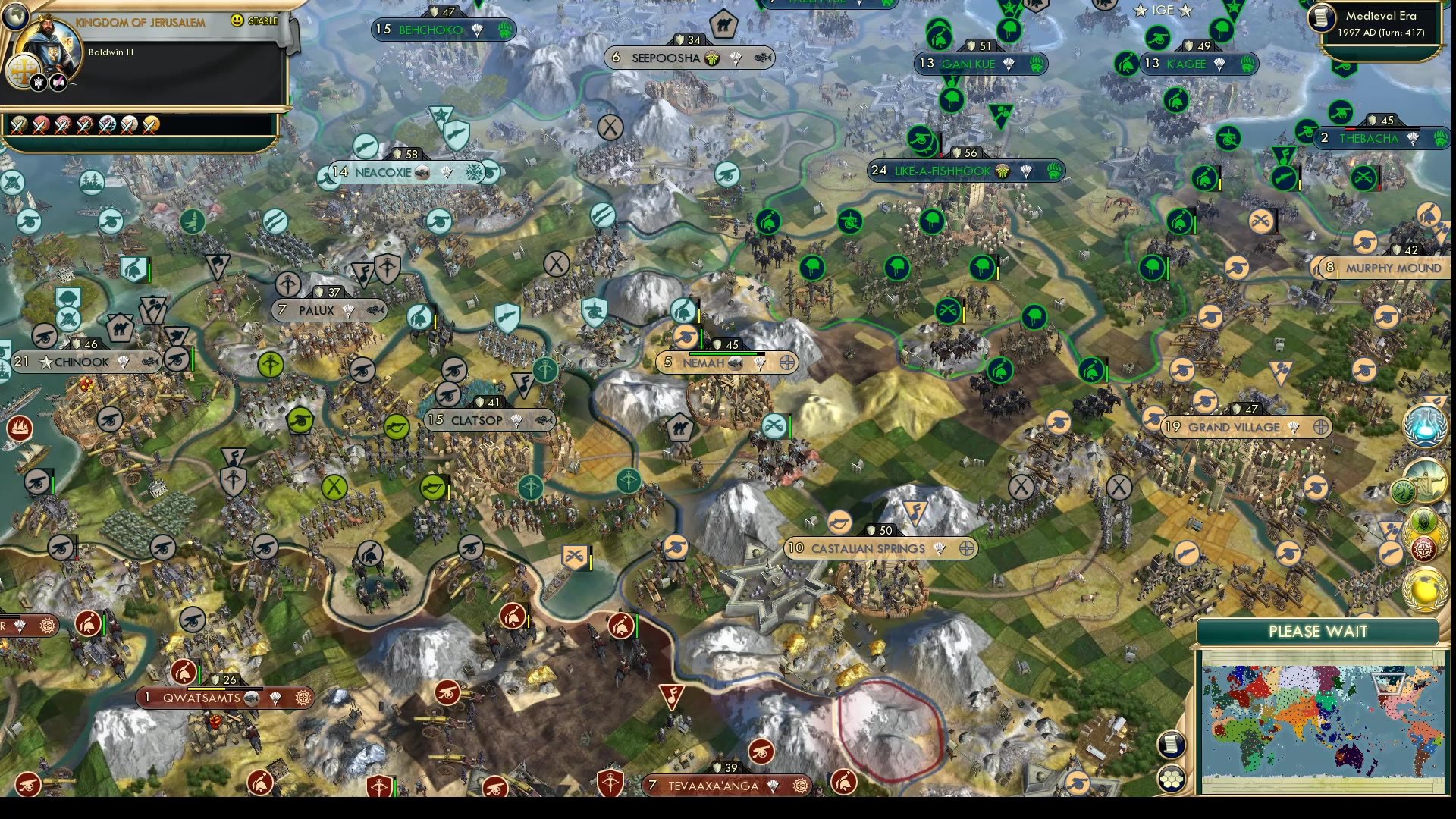This screenshot has height=819, width=1456.
Task: Open the blue United Nations notification icon
Action: 1425,425
